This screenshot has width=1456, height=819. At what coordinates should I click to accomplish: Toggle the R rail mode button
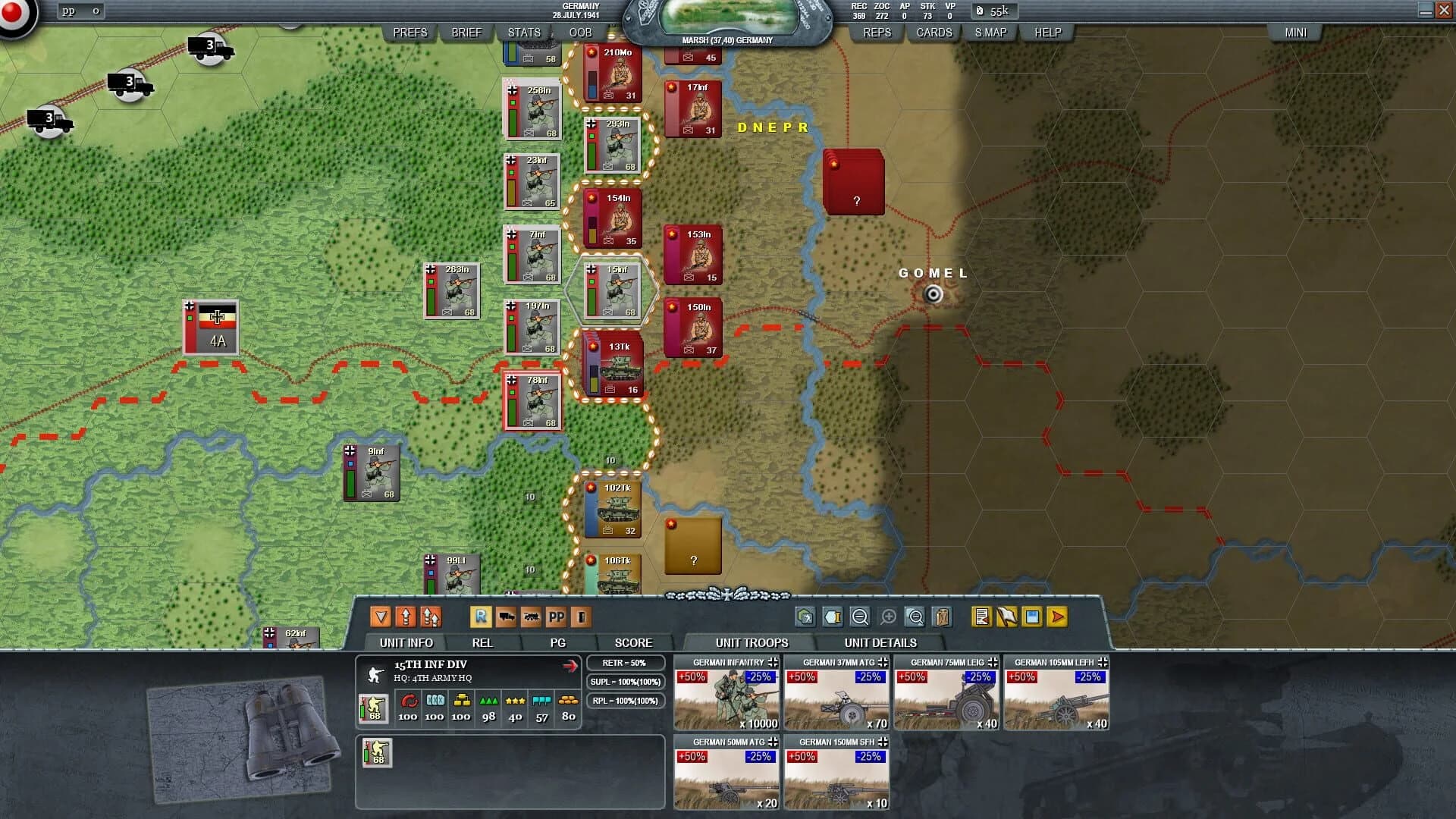tap(480, 617)
